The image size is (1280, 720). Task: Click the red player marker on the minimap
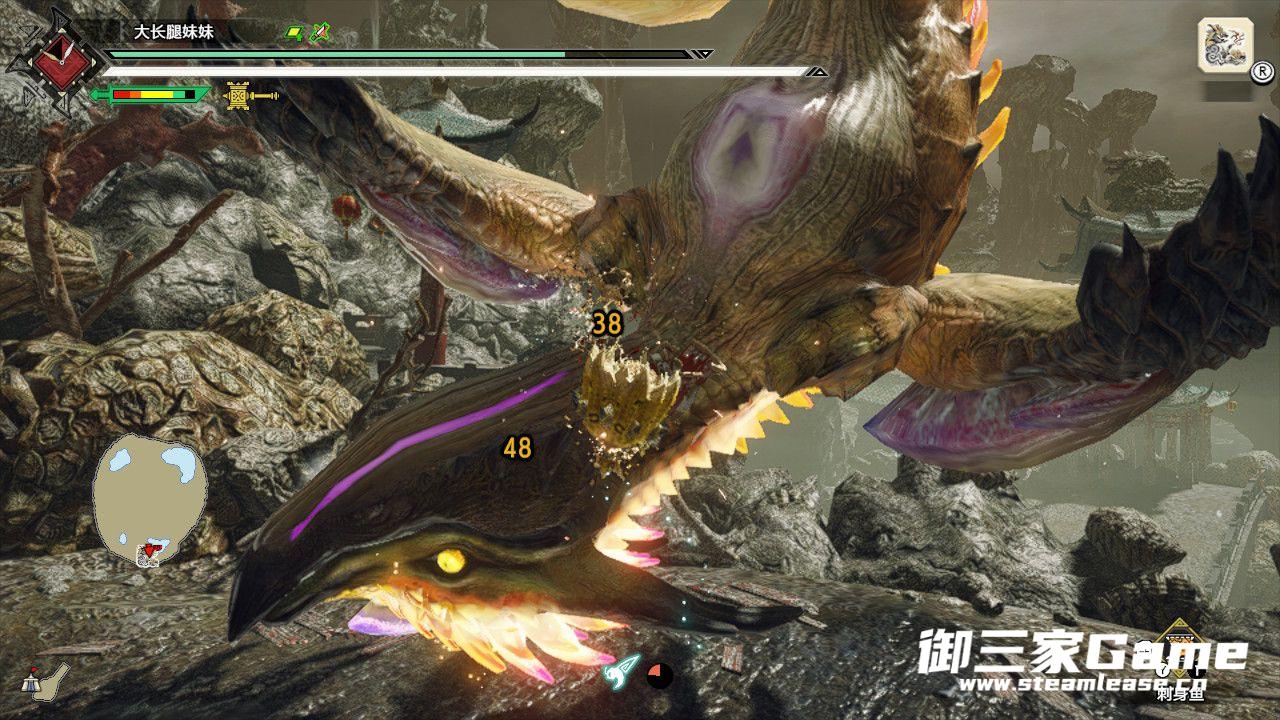151,548
